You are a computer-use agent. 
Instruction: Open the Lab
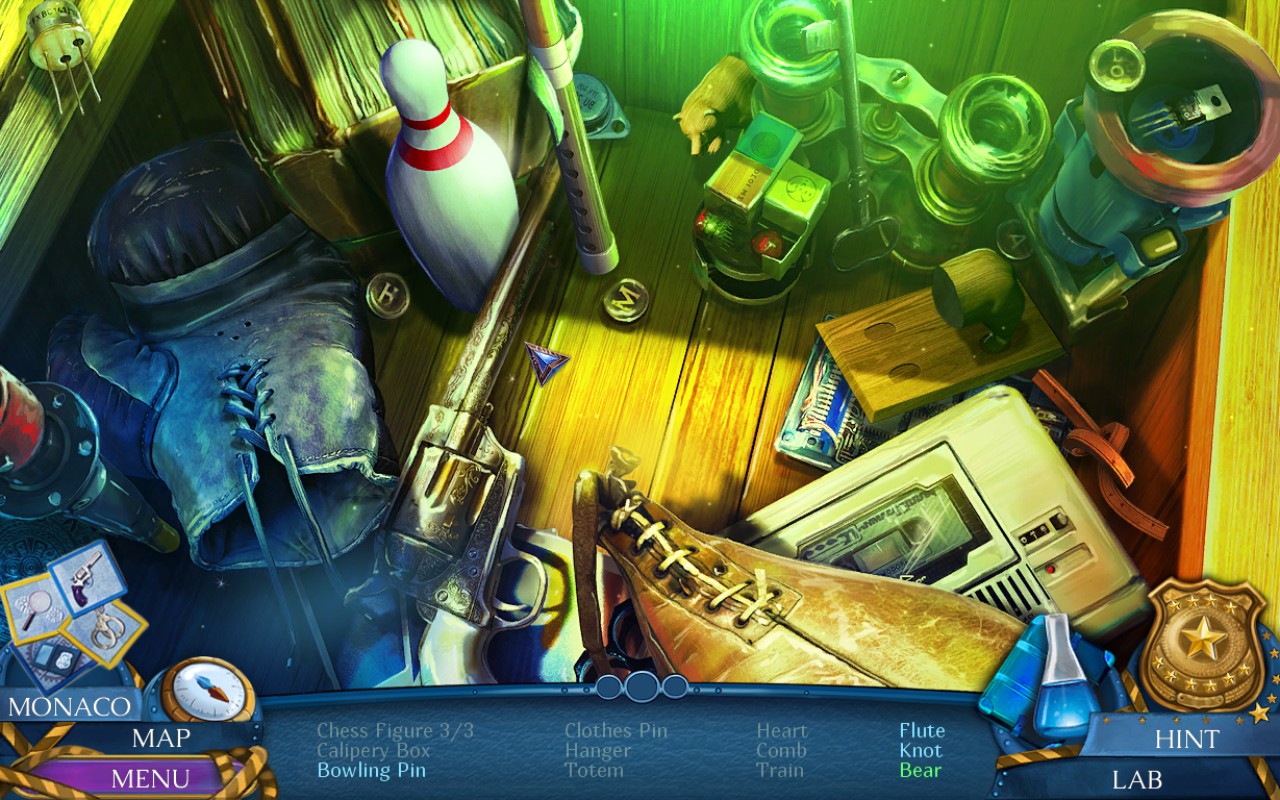coord(1138,778)
